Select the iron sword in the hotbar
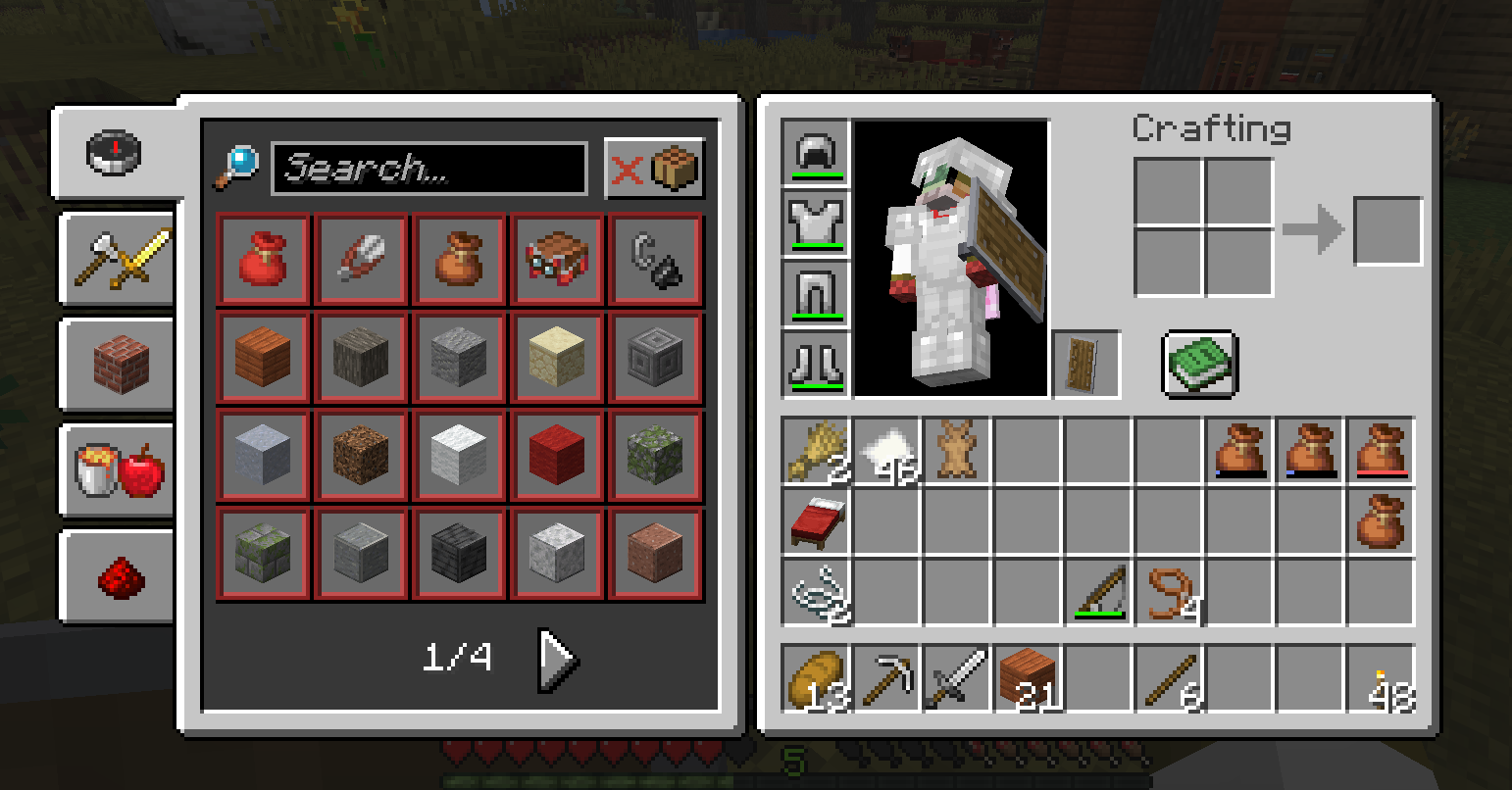Viewport: 1512px width, 790px height. click(x=955, y=679)
